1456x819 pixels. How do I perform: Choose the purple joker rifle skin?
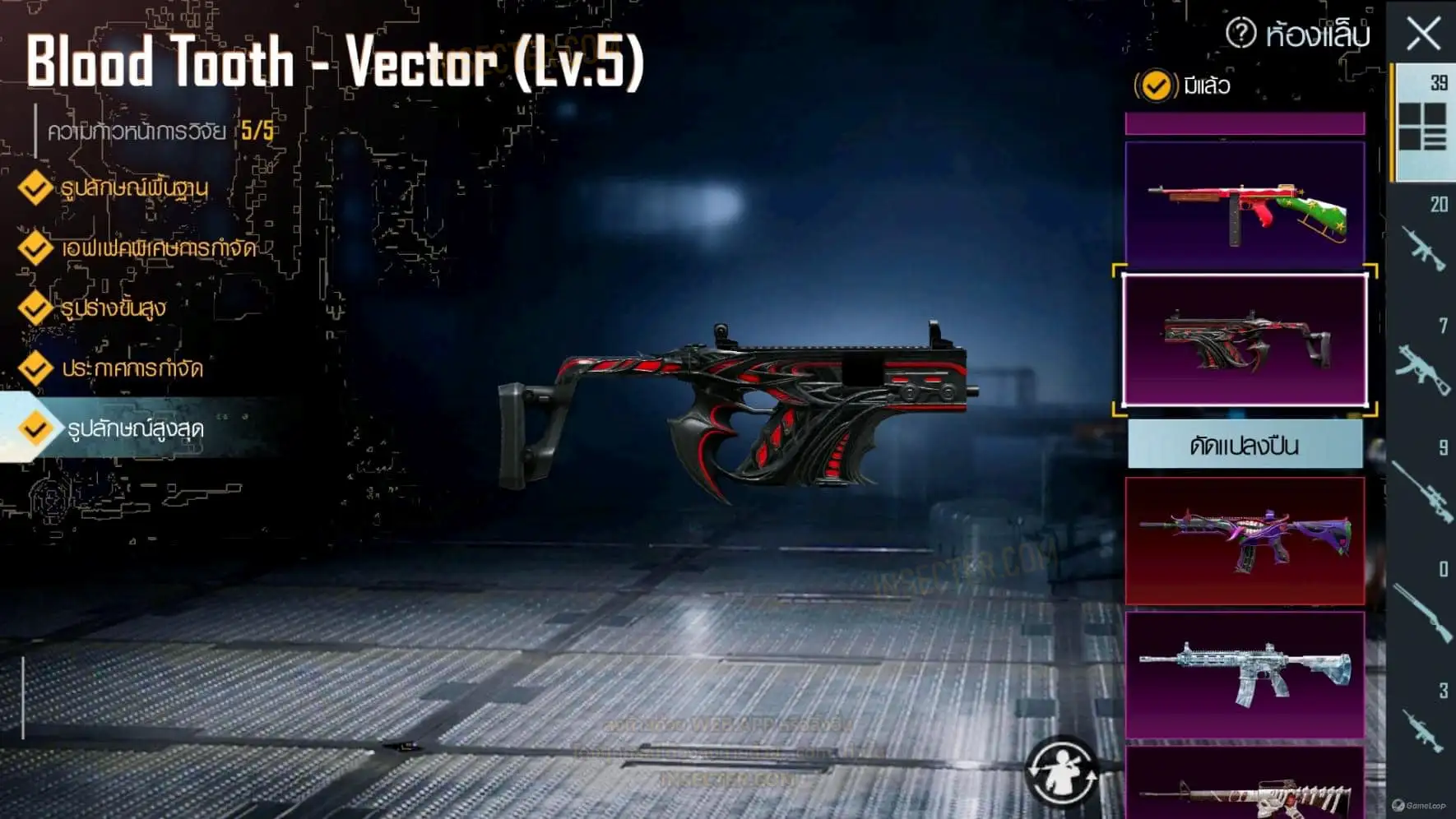tap(1245, 540)
